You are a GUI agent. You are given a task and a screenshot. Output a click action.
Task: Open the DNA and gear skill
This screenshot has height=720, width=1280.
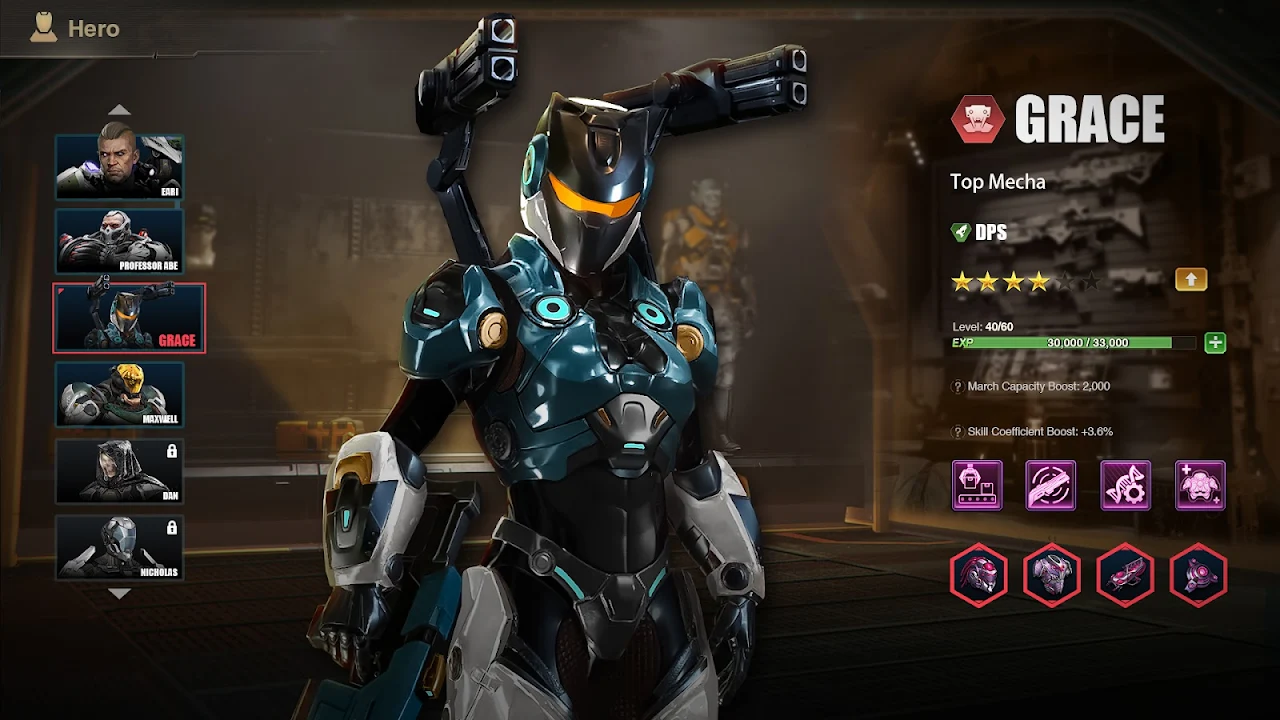(x=1126, y=486)
